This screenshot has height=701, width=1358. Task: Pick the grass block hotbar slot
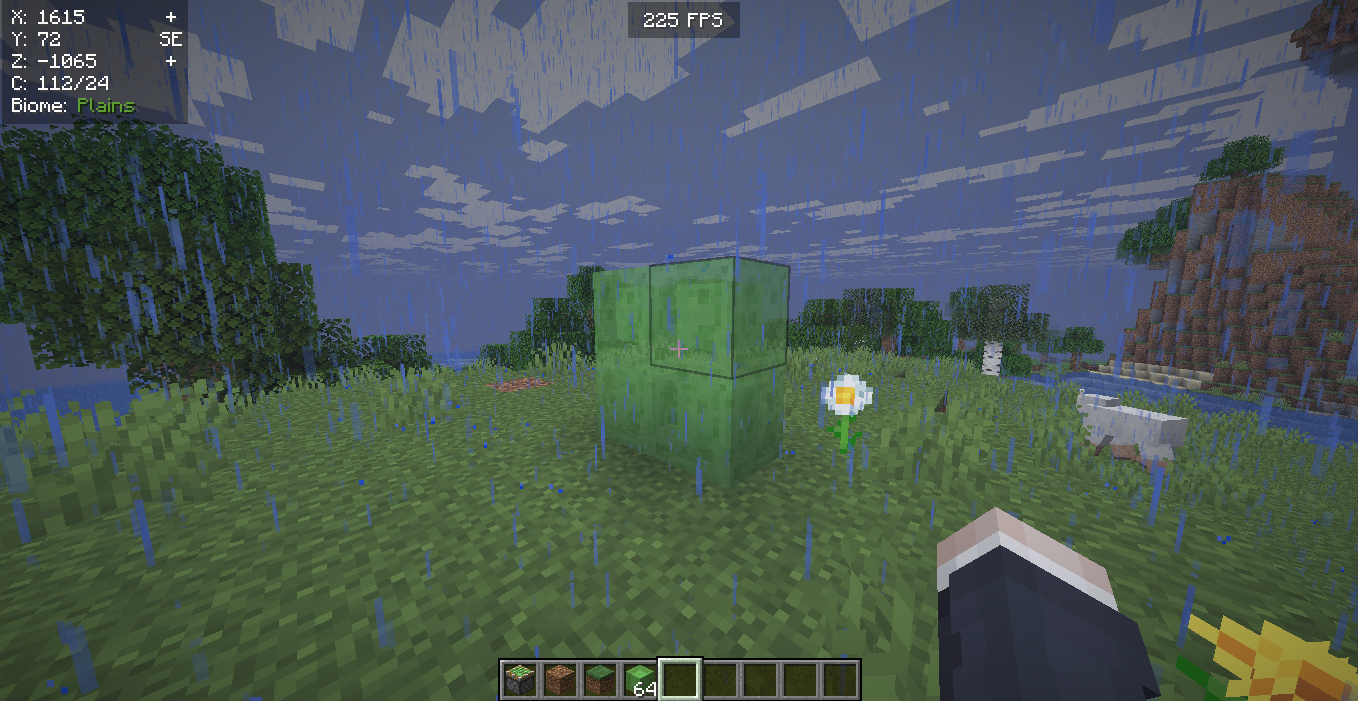tap(600, 680)
